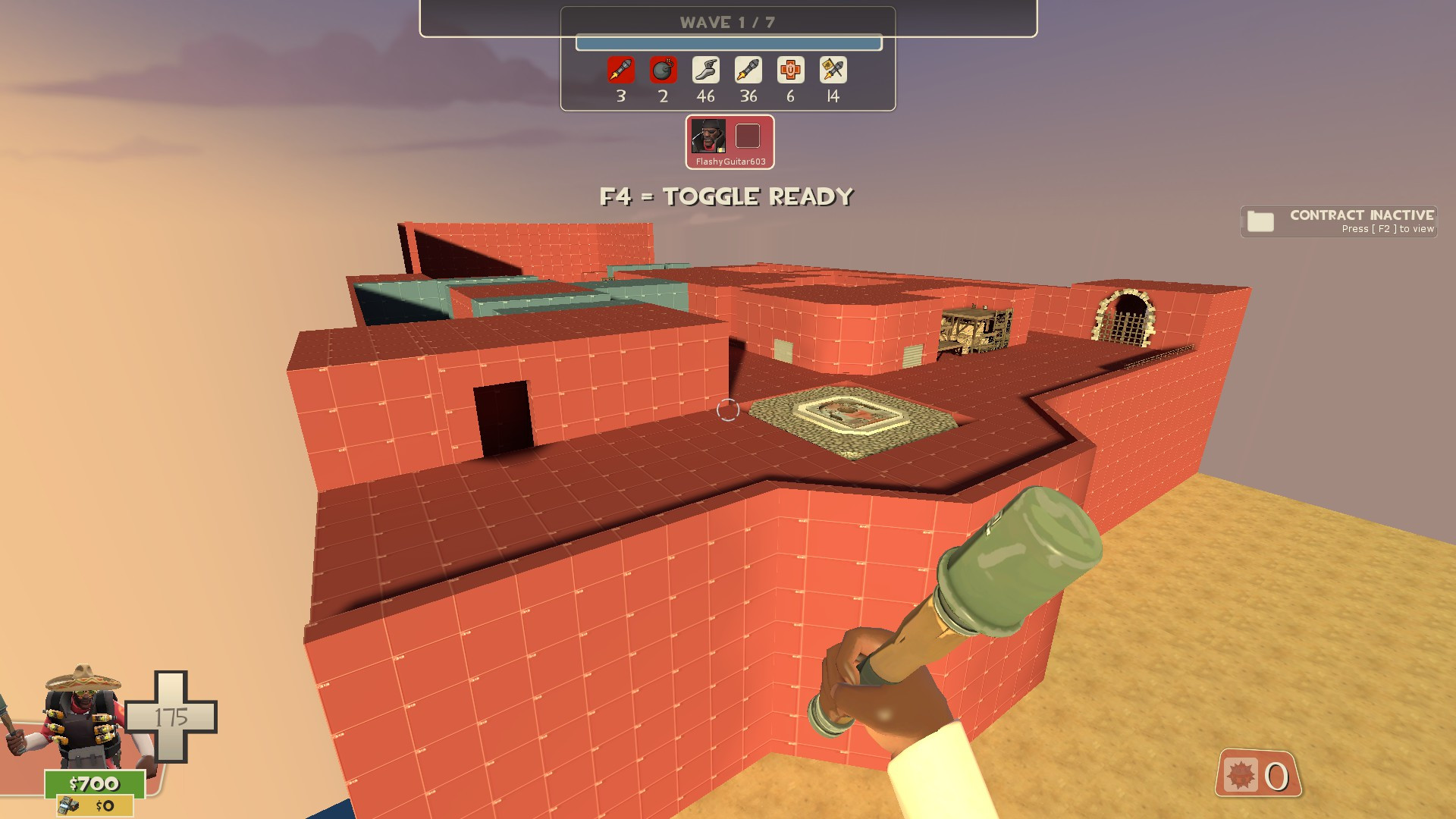Image resolution: width=1456 pixels, height=819 pixels.
Task: Select the giant Soldier rocket enemy icon
Action: click(620, 71)
